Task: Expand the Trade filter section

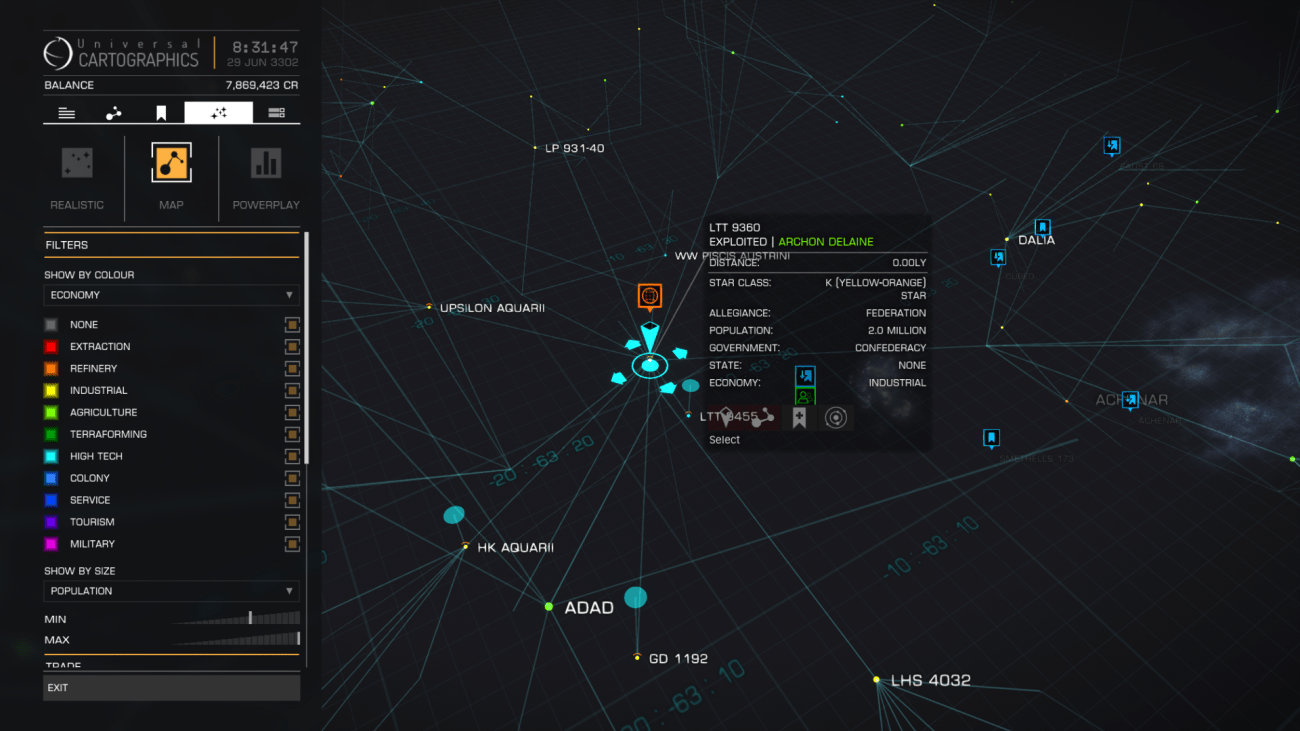Action: (x=171, y=663)
